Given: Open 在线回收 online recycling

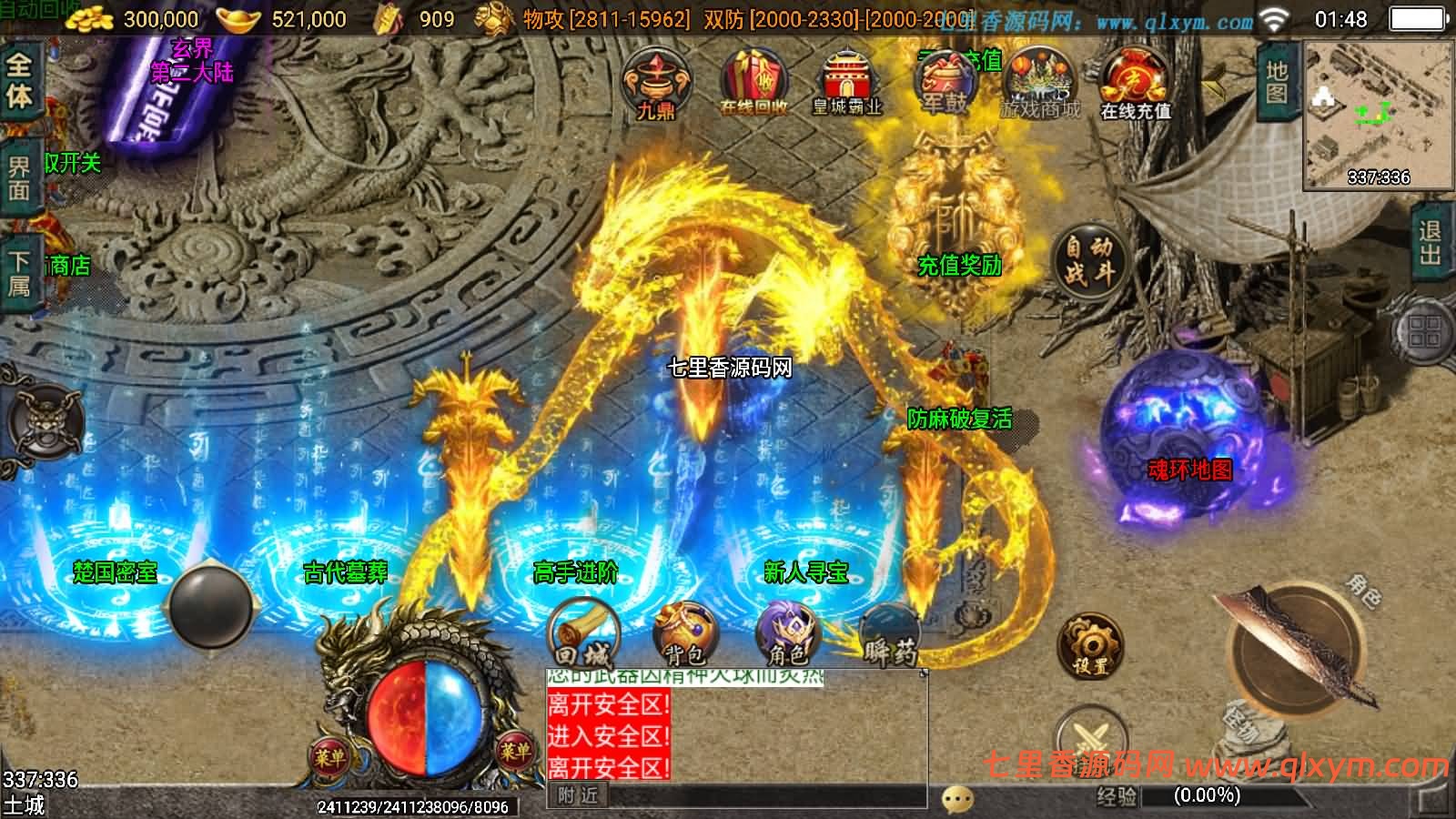Looking at the screenshot, I should coord(753,82).
